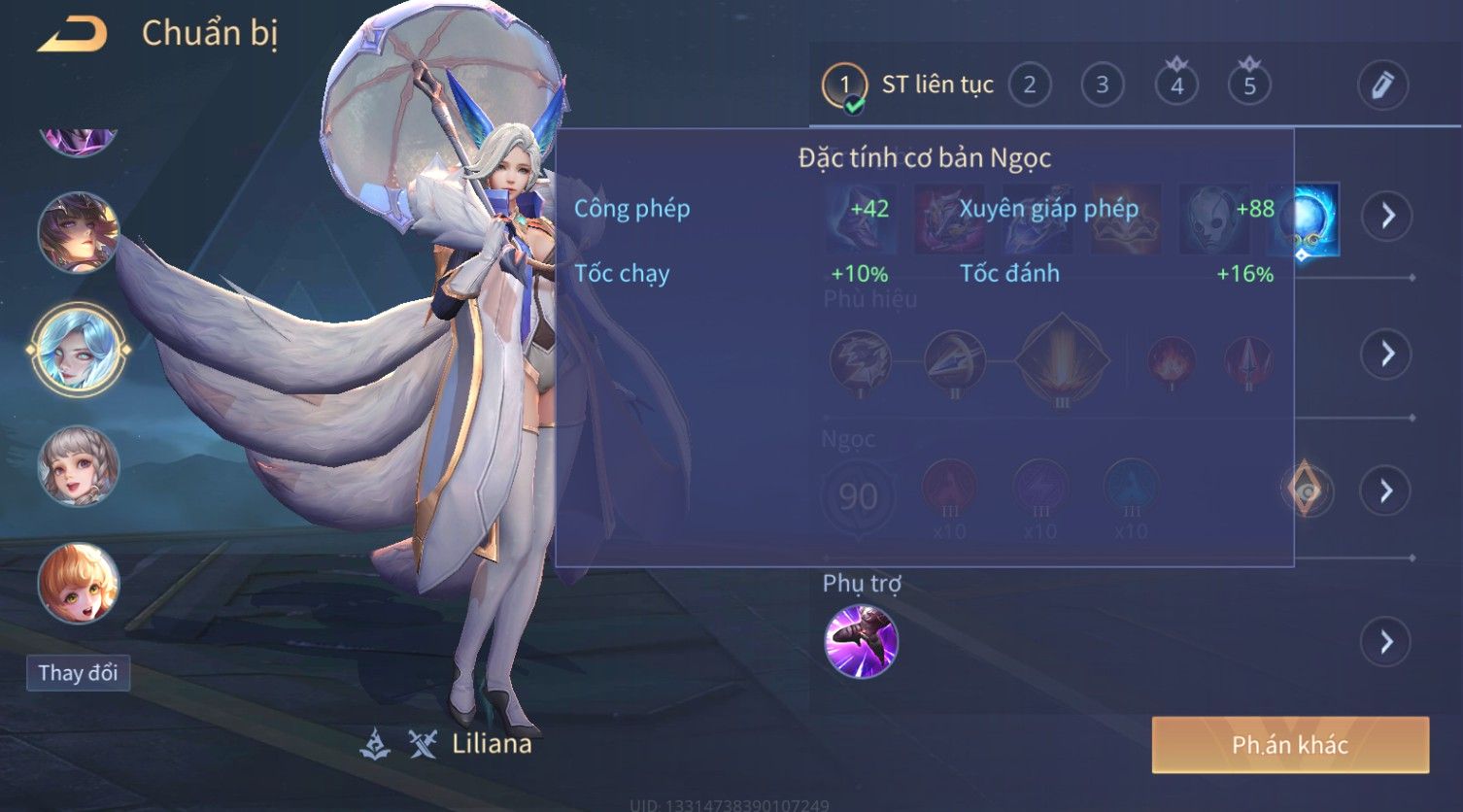
Task: Select the dark-haired hero portrait
Action: (78, 233)
